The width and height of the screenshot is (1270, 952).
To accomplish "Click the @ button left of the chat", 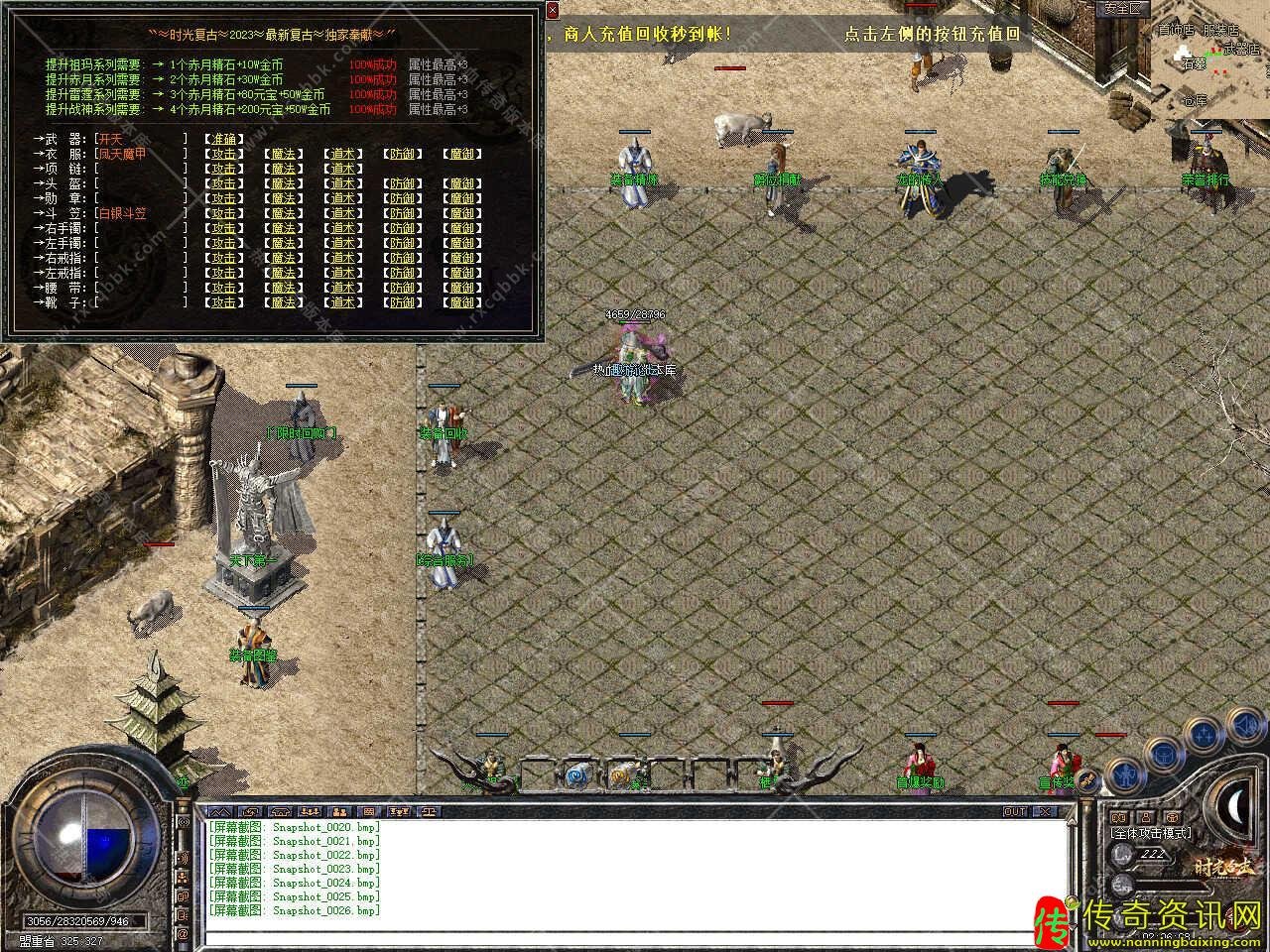I will click(x=183, y=934).
